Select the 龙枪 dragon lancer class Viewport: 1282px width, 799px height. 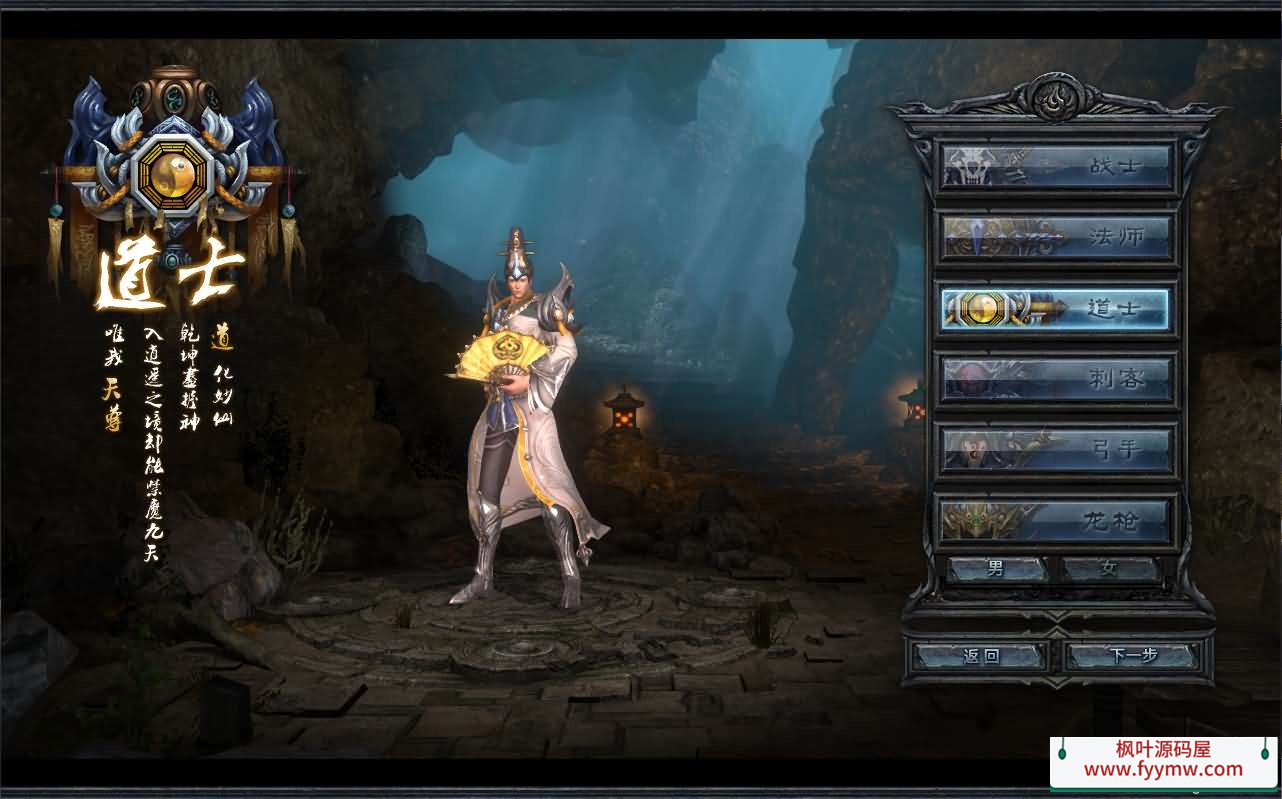[x=1056, y=521]
